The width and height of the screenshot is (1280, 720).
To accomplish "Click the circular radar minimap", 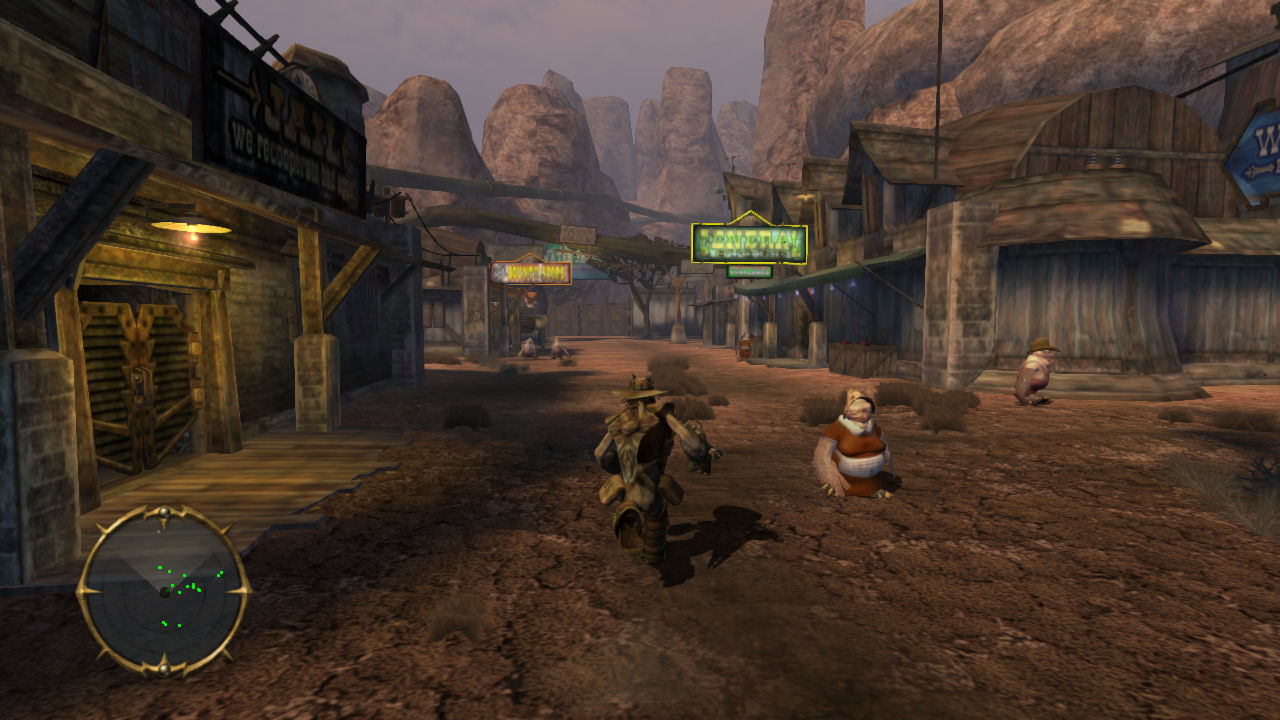I will (164, 591).
